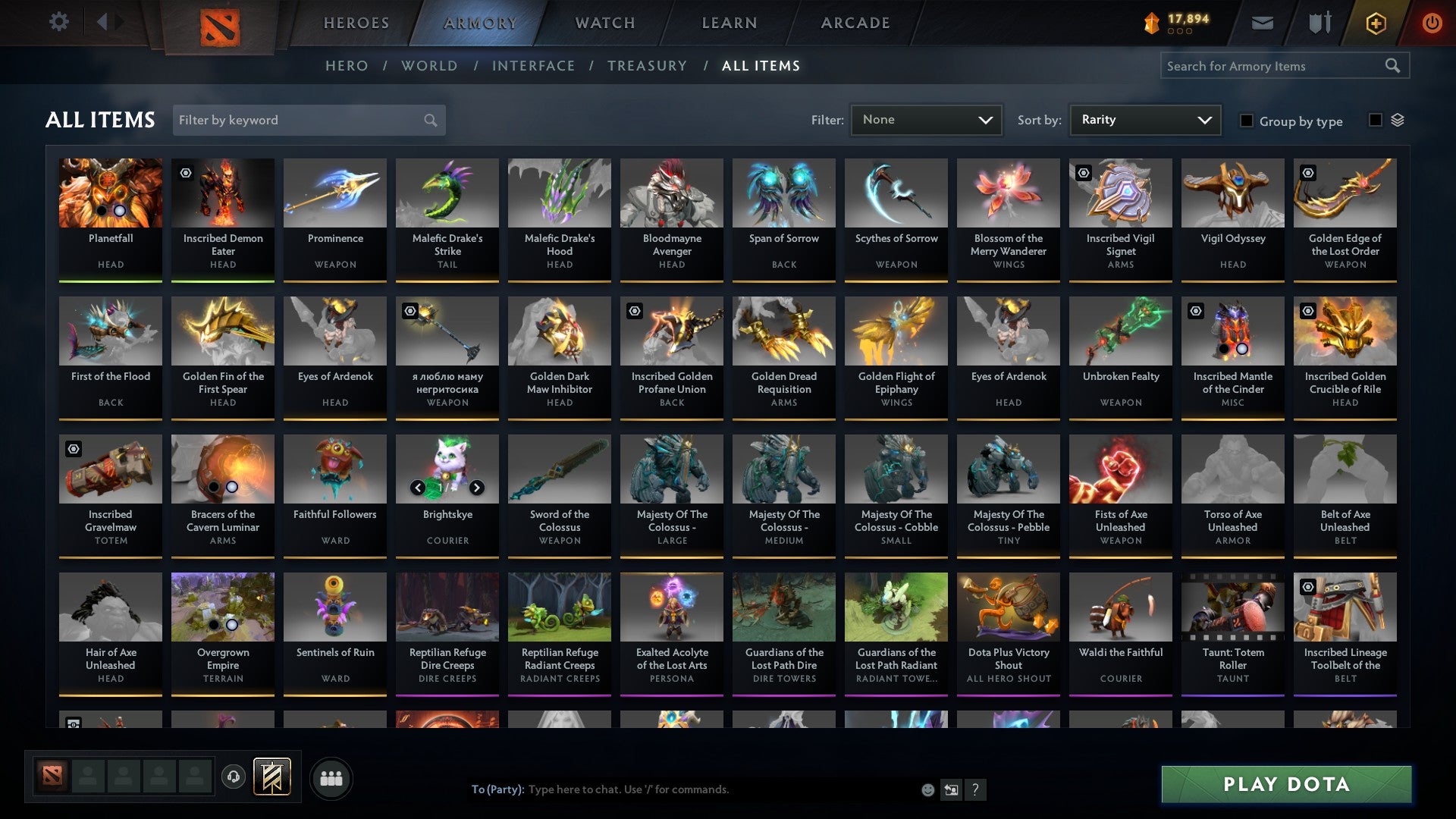
Task: Click the HERO breadcrumb link
Action: coord(347,66)
